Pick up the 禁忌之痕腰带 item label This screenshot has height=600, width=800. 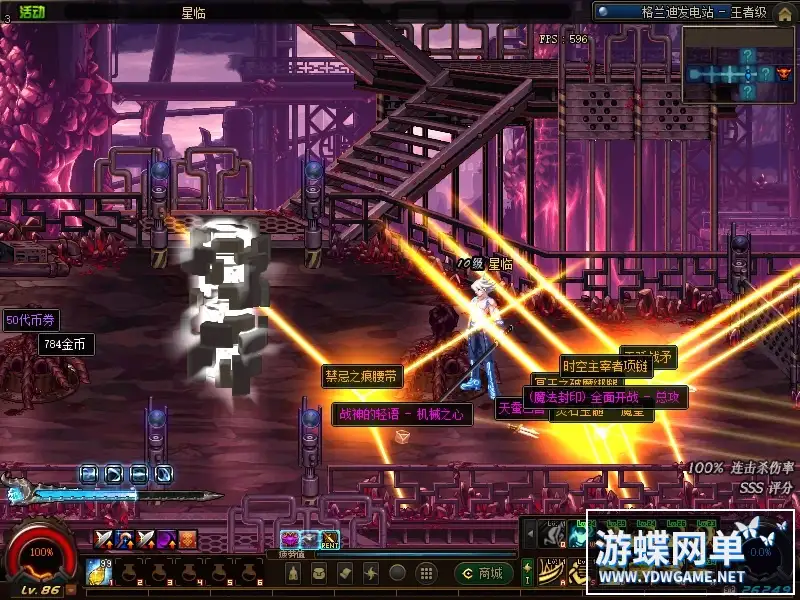tap(361, 377)
